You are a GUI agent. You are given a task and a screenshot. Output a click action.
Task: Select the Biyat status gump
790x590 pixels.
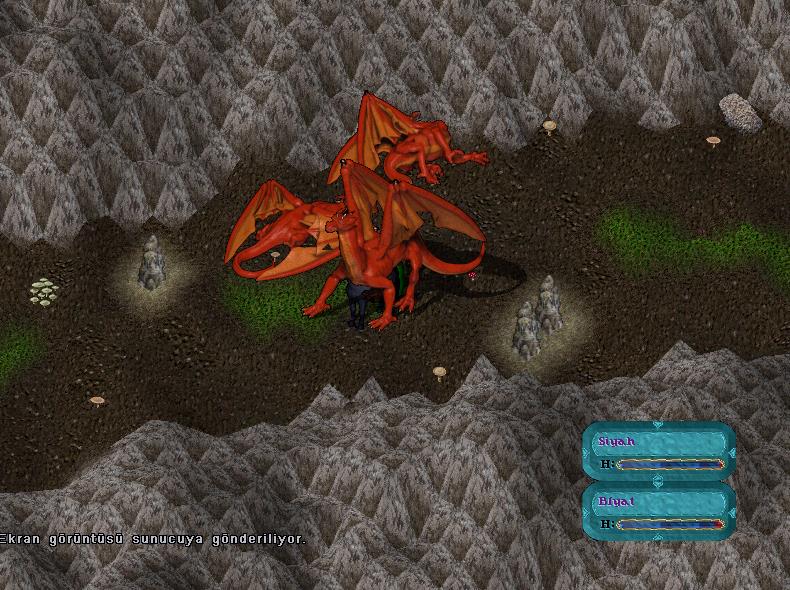click(658, 511)
